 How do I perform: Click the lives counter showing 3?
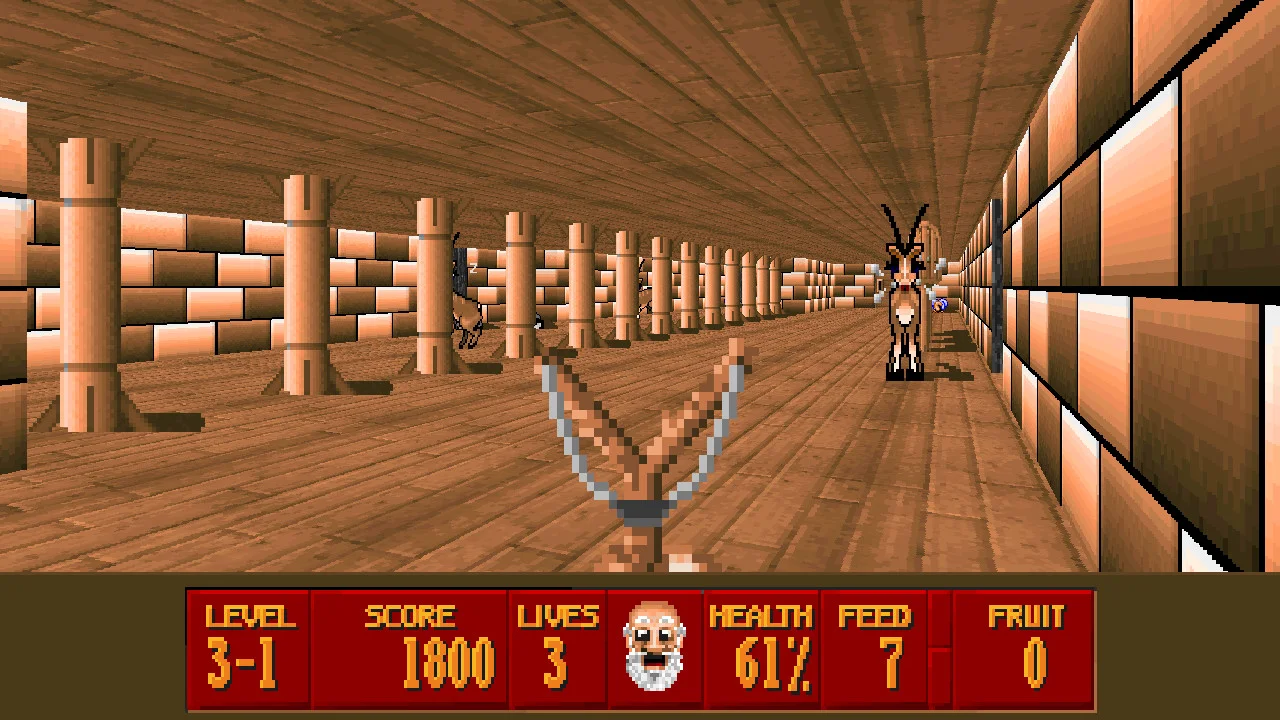pos(557,662)
